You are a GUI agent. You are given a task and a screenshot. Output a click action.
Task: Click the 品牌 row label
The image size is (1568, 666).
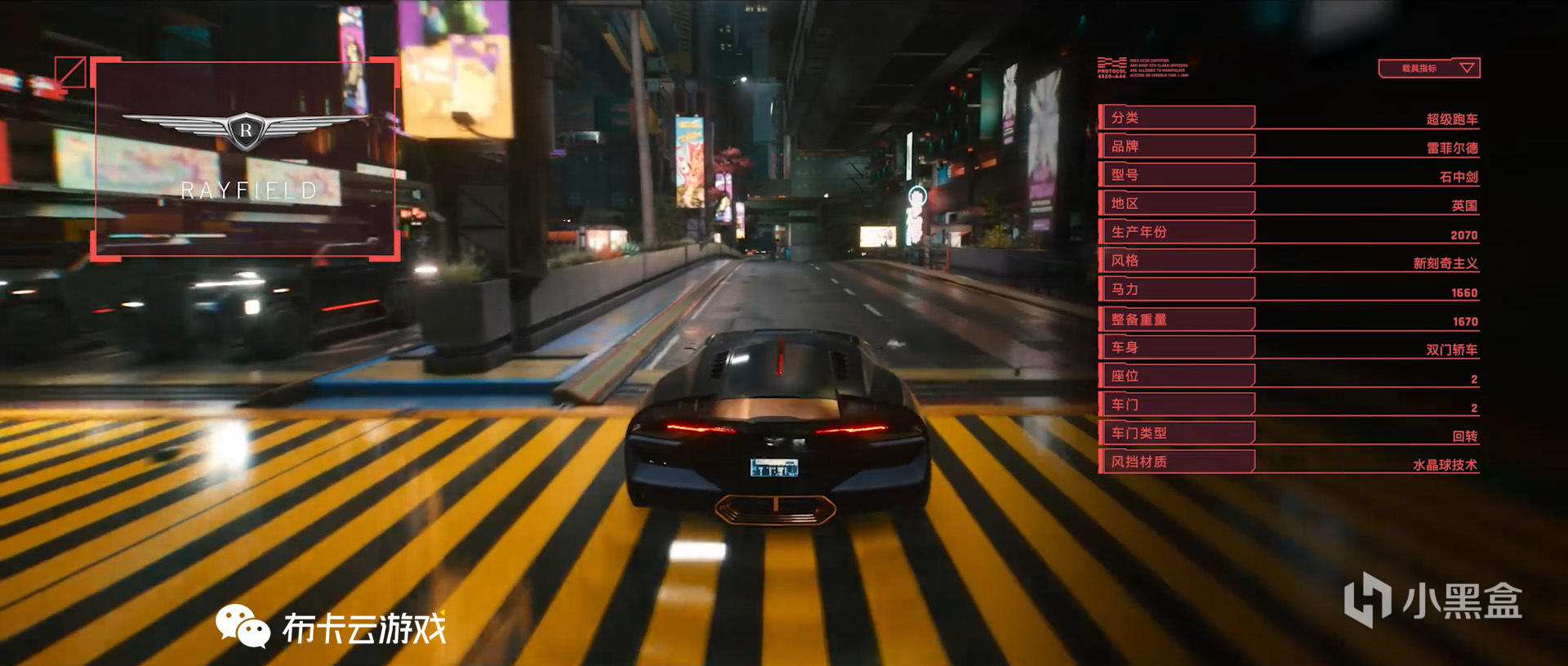tap(1176, 146)
